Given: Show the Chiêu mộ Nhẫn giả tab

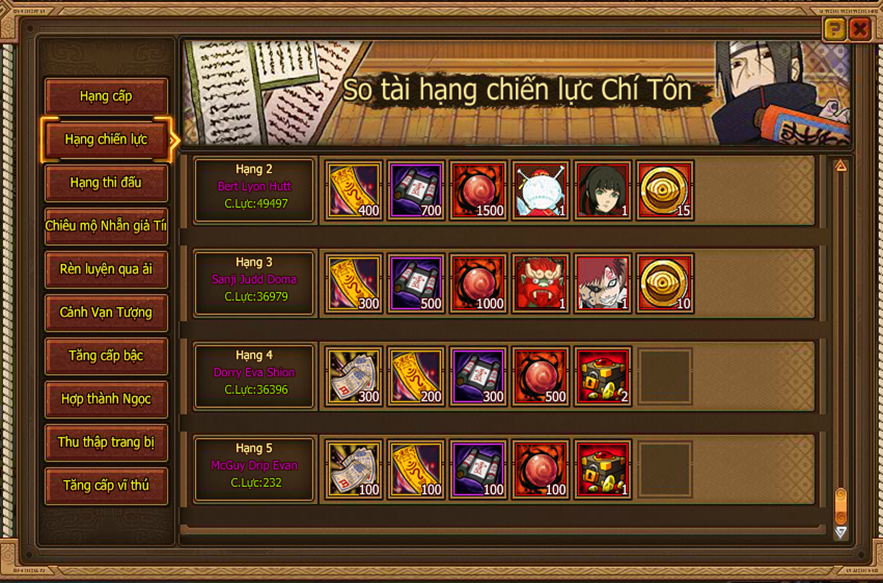Looking at the screenshot, I should coord(106,226).
